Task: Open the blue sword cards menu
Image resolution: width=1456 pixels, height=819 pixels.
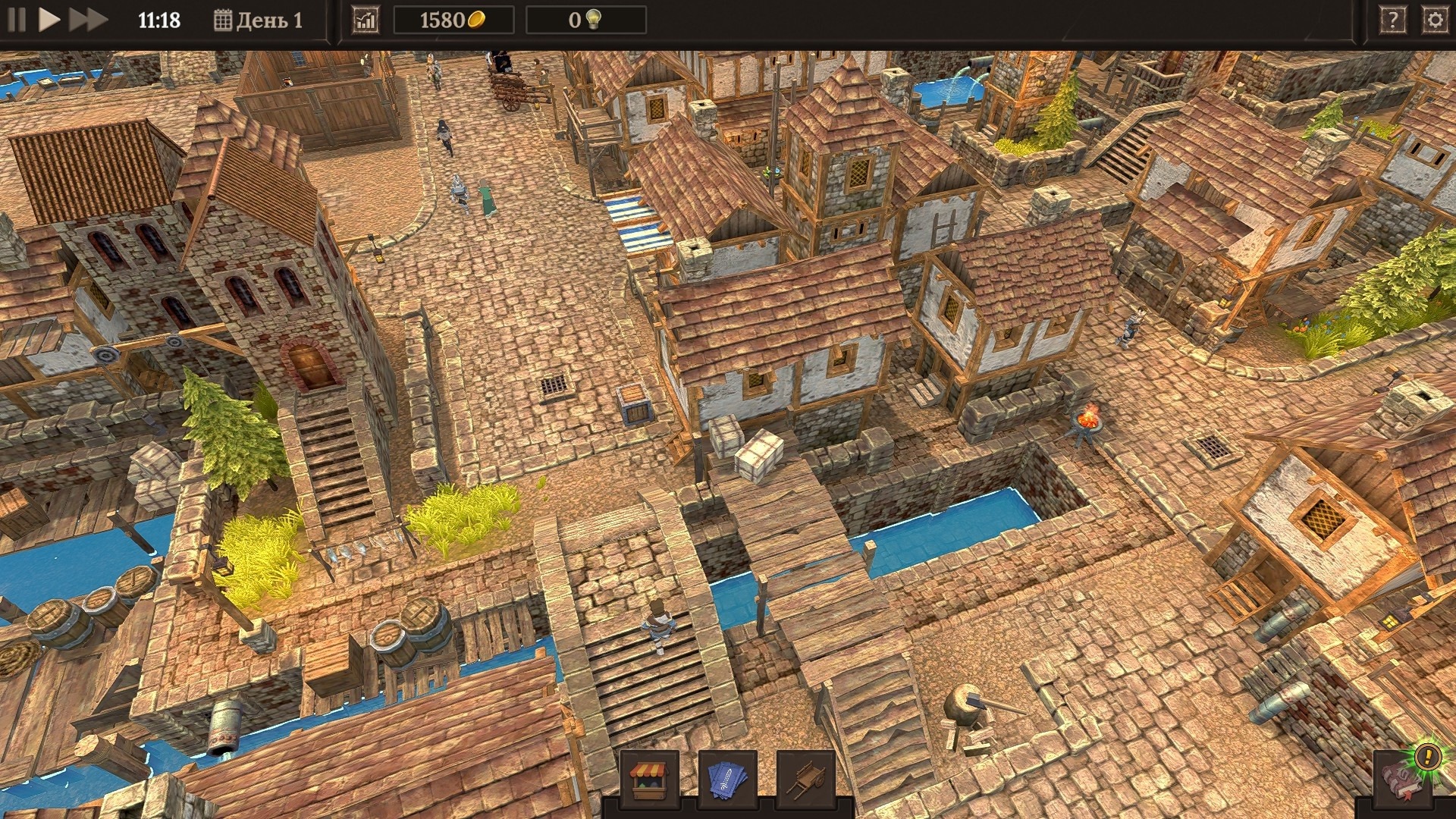Action: (727, 778)
